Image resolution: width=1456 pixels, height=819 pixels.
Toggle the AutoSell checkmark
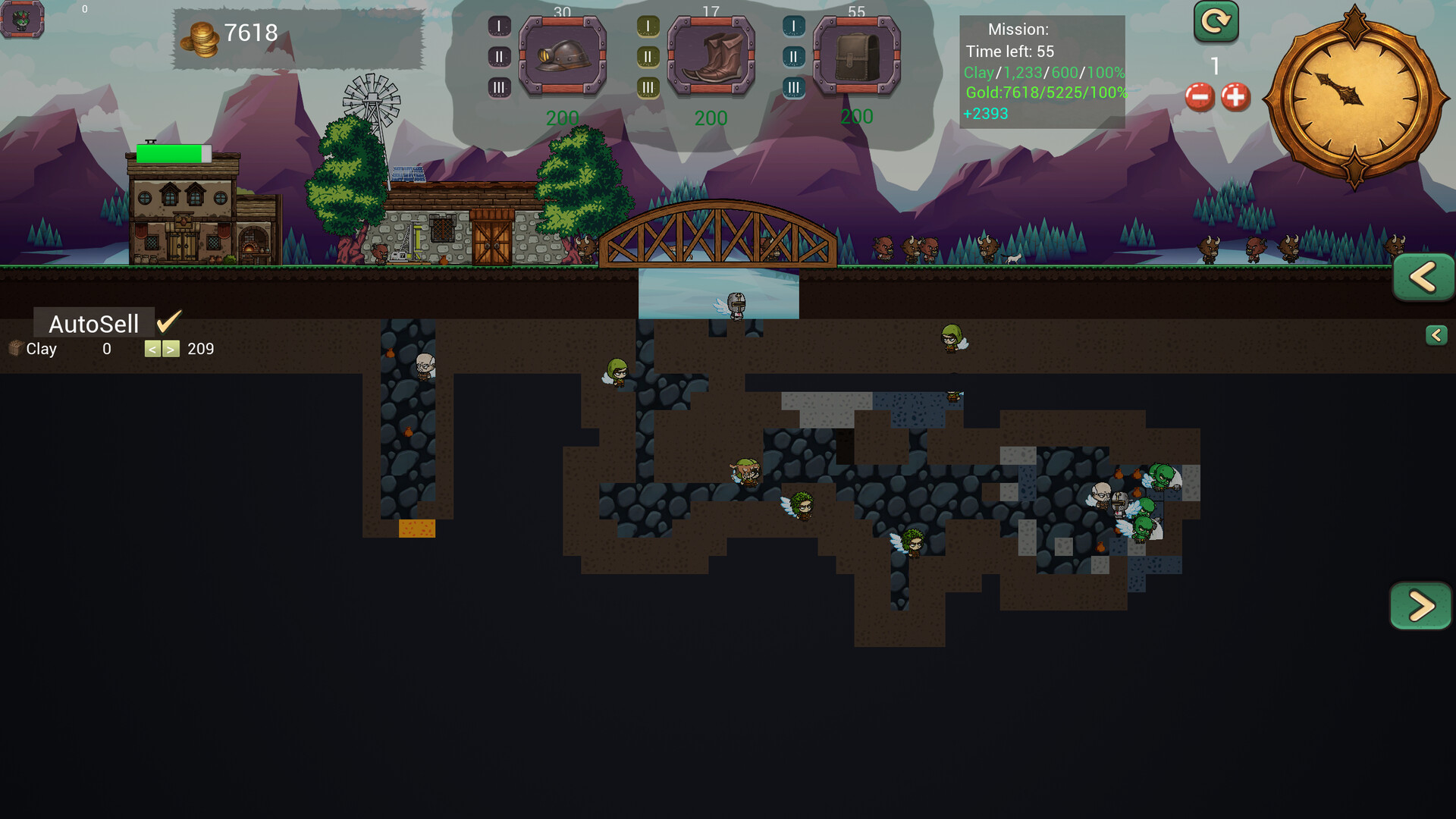[168, 322]
